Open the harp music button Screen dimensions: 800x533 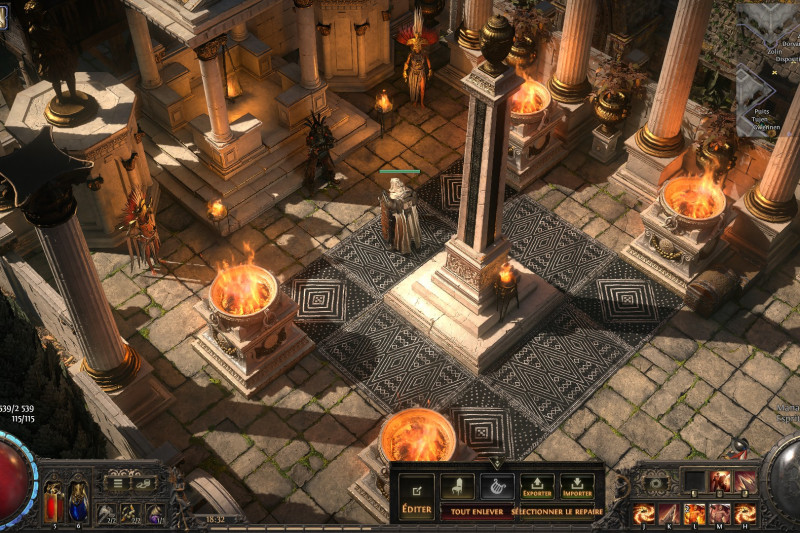pos(497,487)
